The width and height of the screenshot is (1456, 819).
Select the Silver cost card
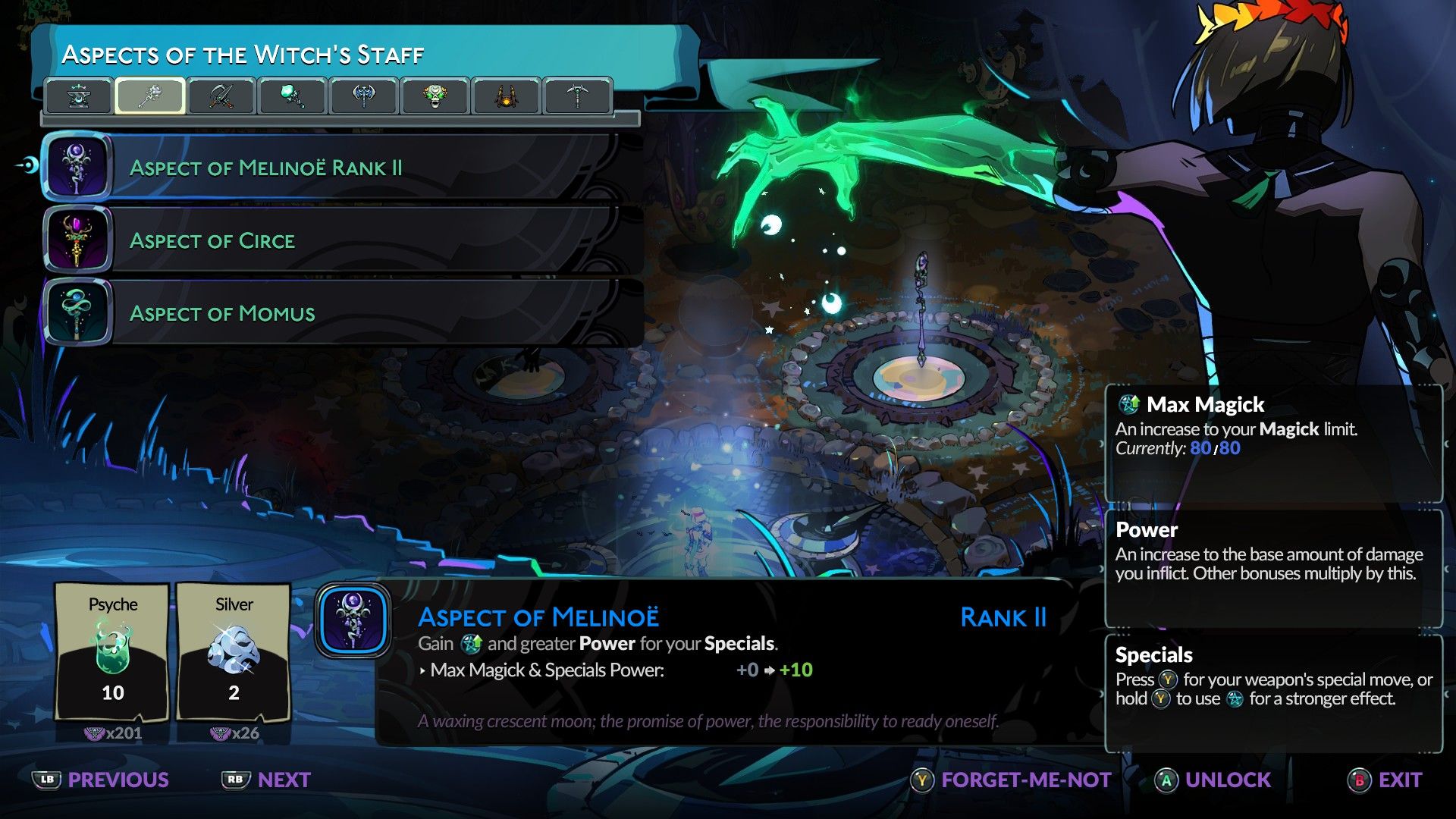point(234,651)
